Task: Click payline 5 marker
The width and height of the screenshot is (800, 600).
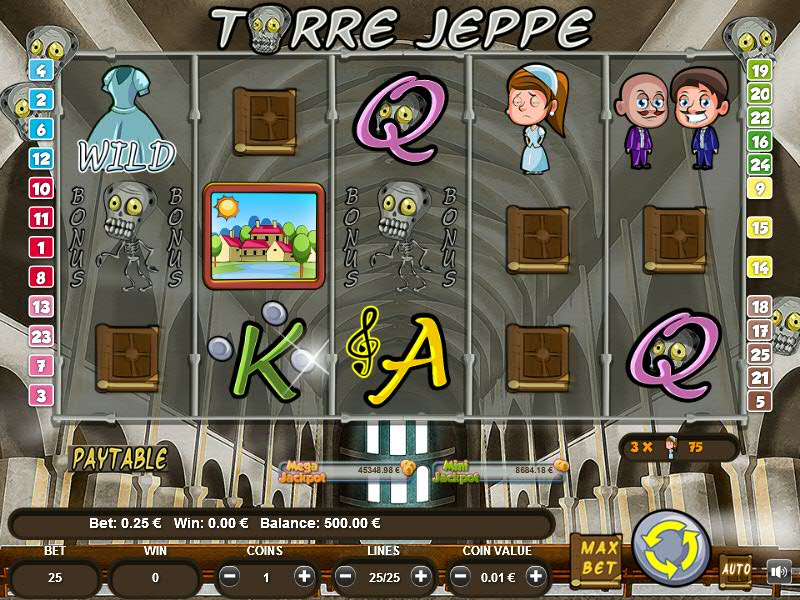Action: coord(760,401)
